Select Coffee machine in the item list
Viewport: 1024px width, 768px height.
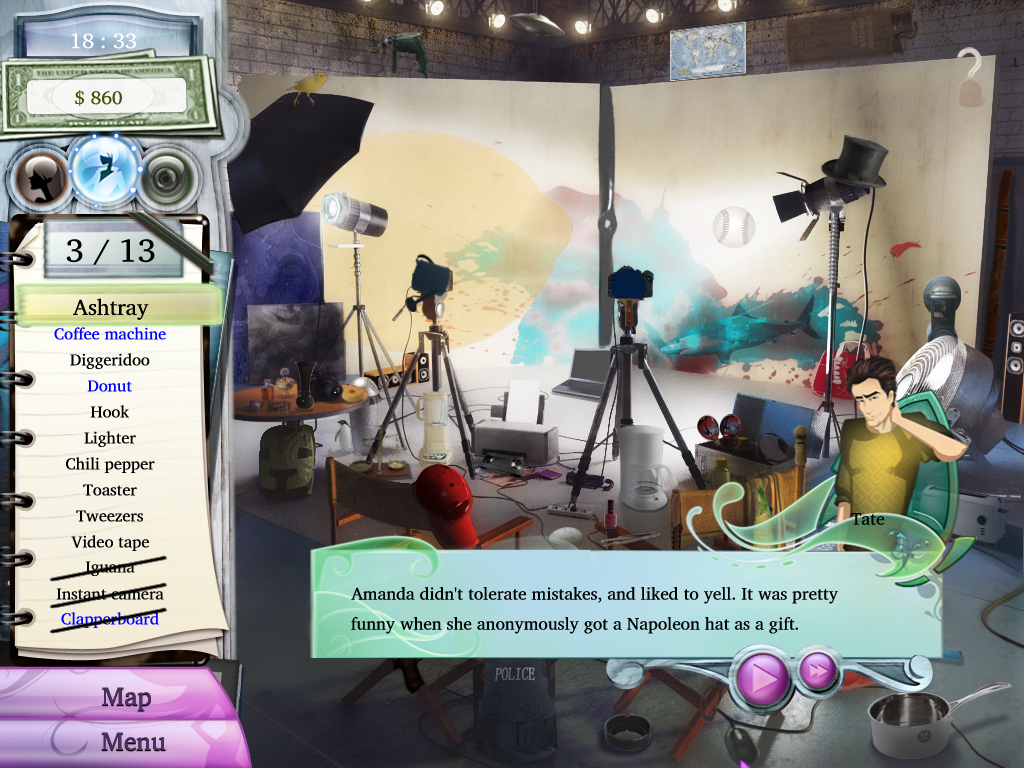pyautogui.click(x=110, y=334)
